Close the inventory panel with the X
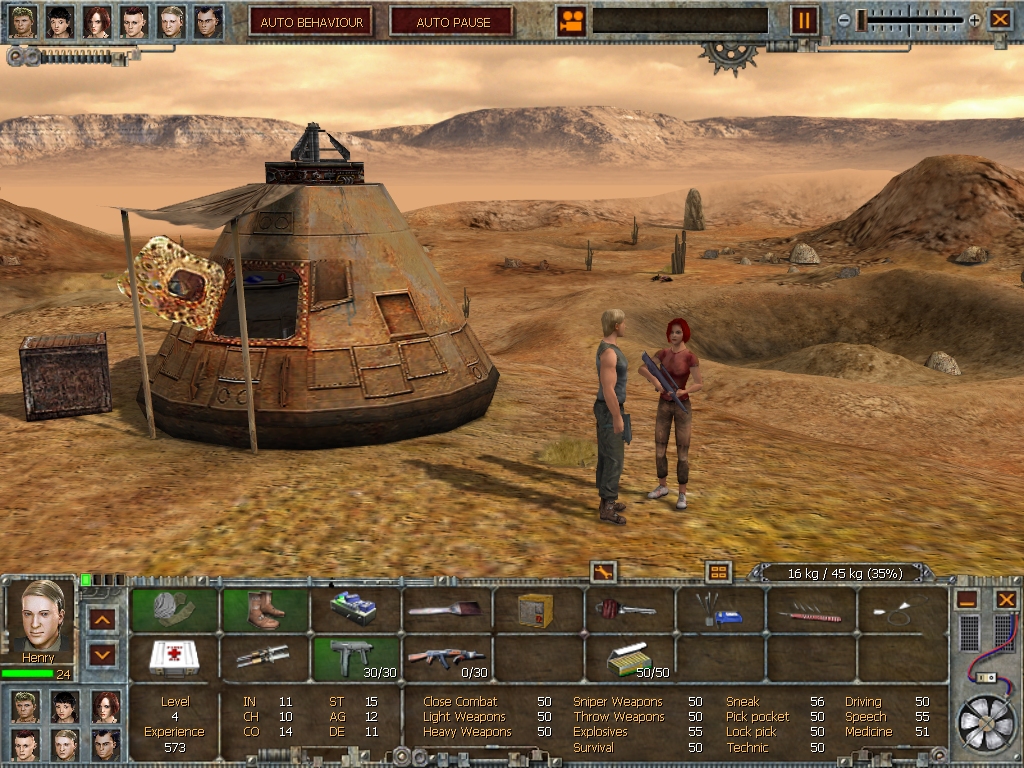Screen dimensions: 1024x768 tap(1006, 600)
